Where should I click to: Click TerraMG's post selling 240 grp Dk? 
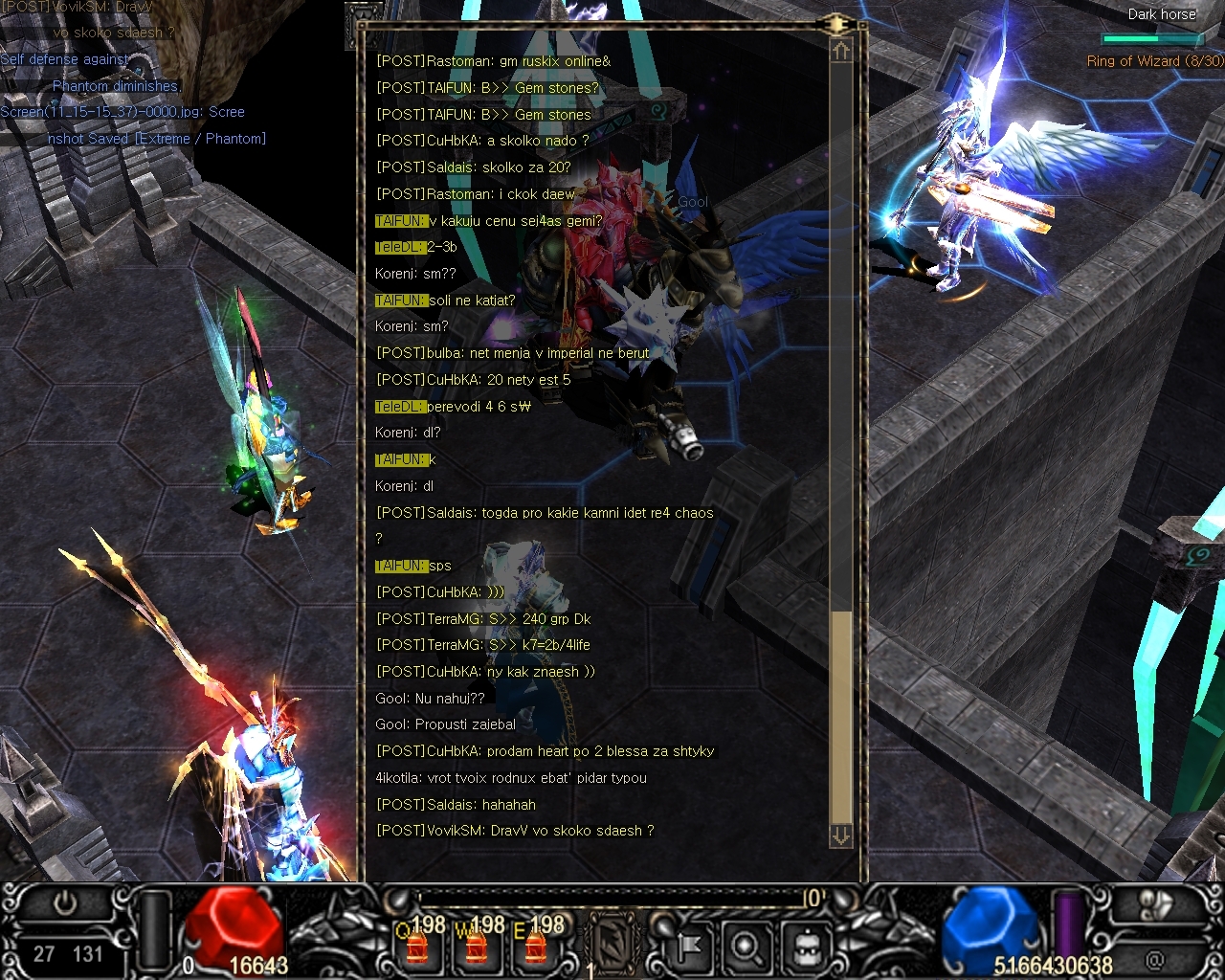(x=483, y=619)
